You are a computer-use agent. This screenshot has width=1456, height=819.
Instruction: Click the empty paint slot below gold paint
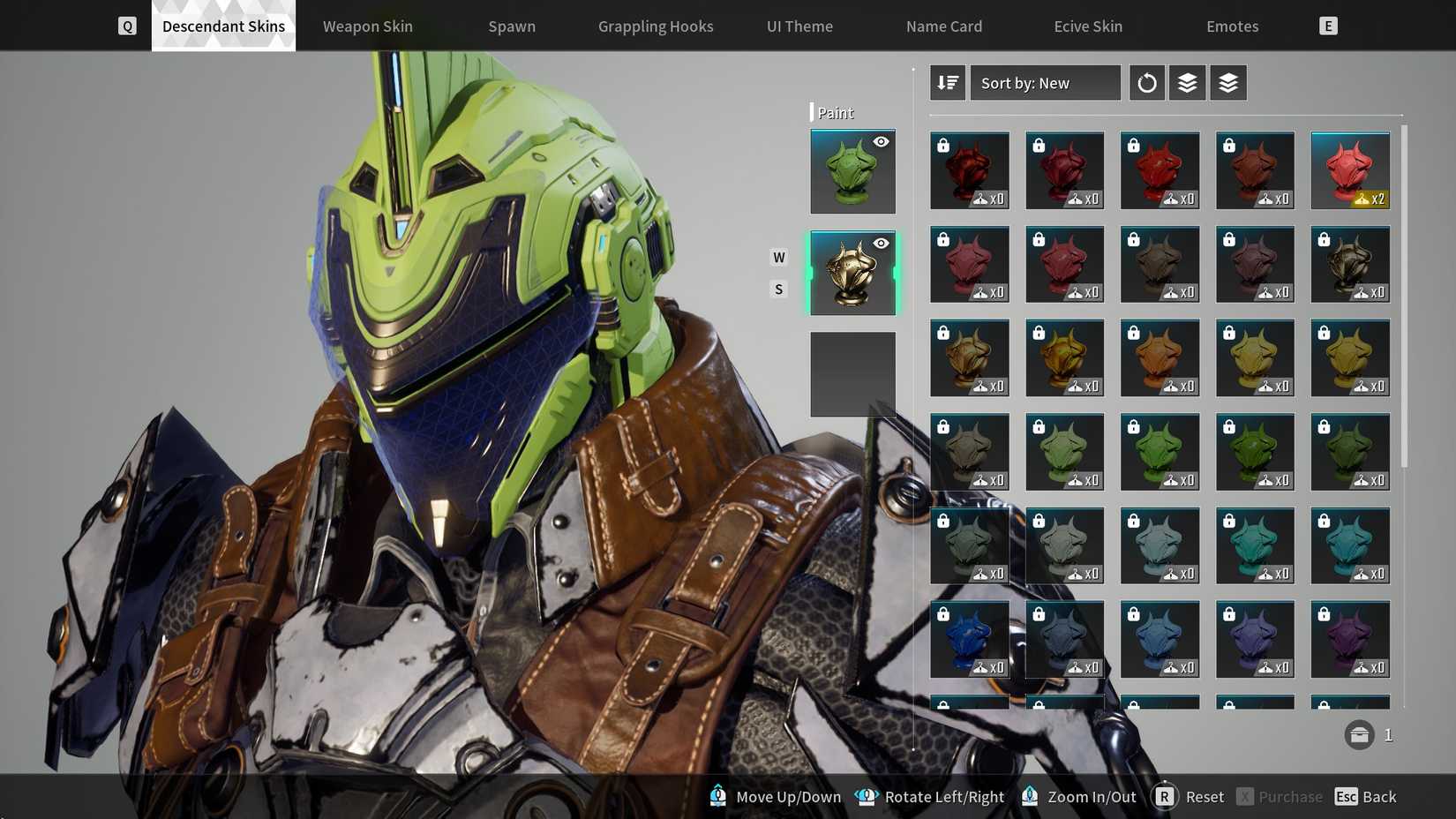852,374
